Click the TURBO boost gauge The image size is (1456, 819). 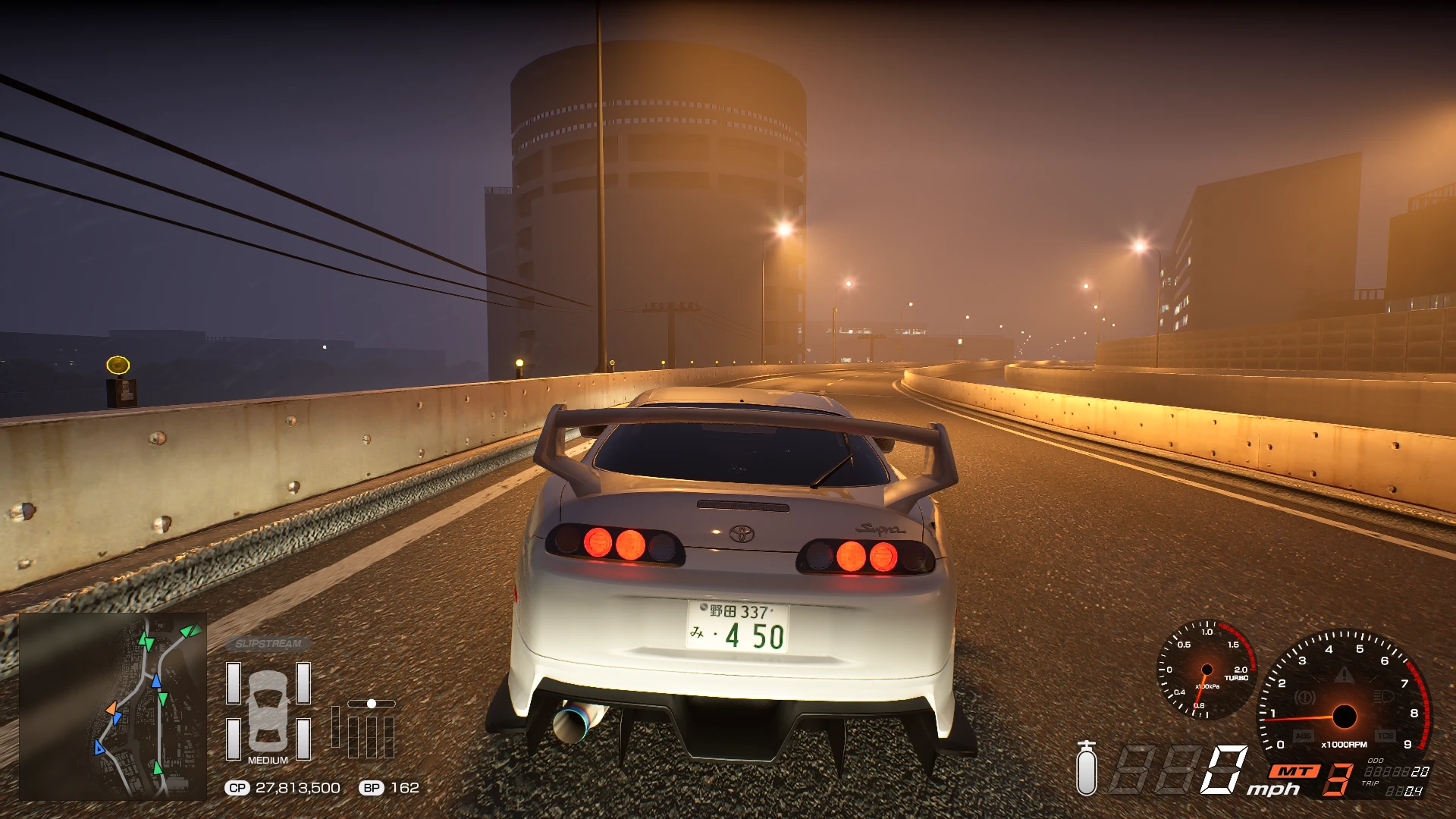1207,670
